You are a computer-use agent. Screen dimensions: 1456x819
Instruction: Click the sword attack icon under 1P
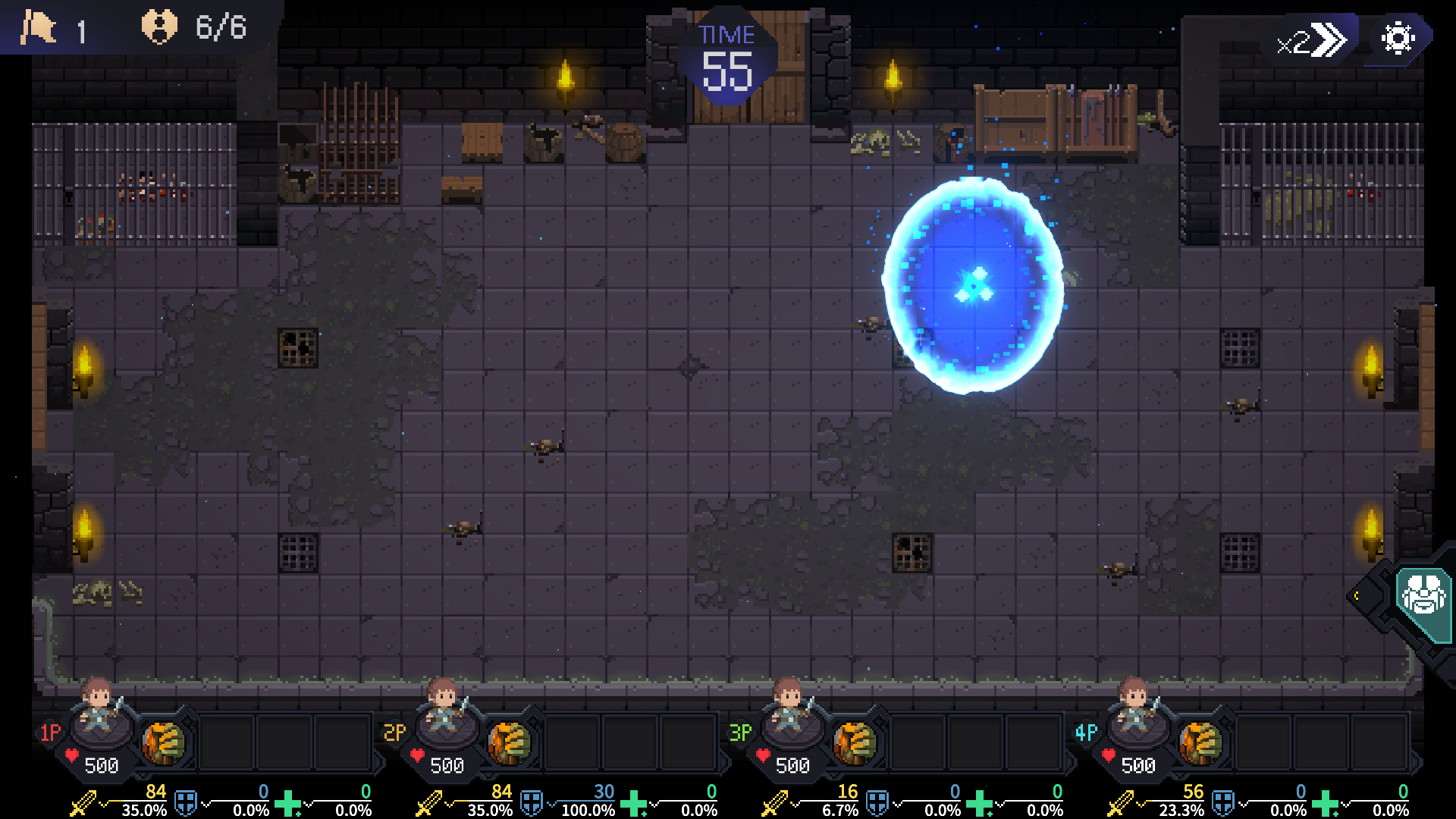[x=84, y=802]
